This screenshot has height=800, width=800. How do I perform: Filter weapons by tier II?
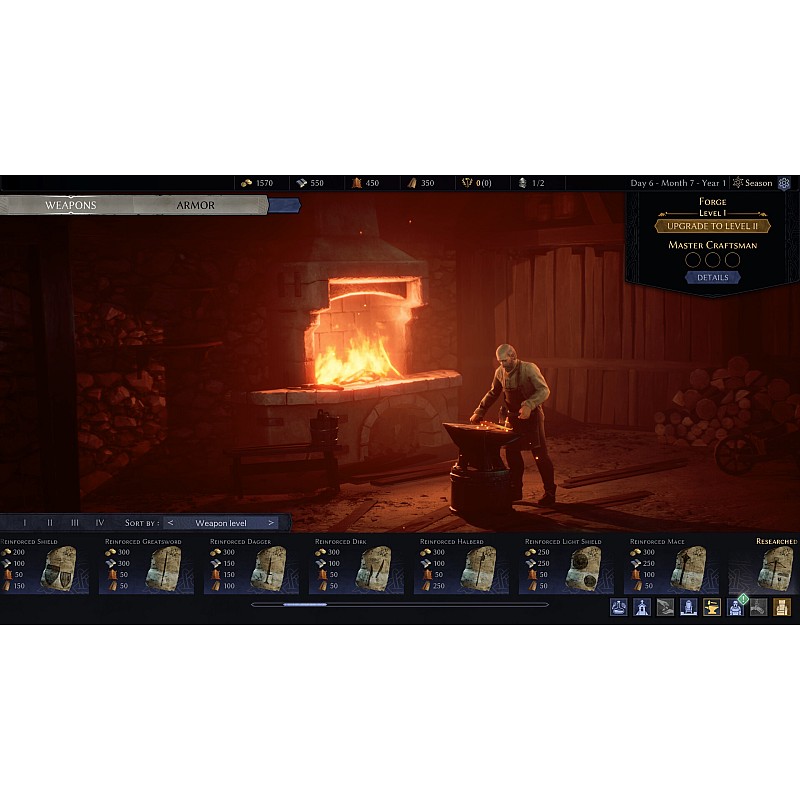click(50, 523)
